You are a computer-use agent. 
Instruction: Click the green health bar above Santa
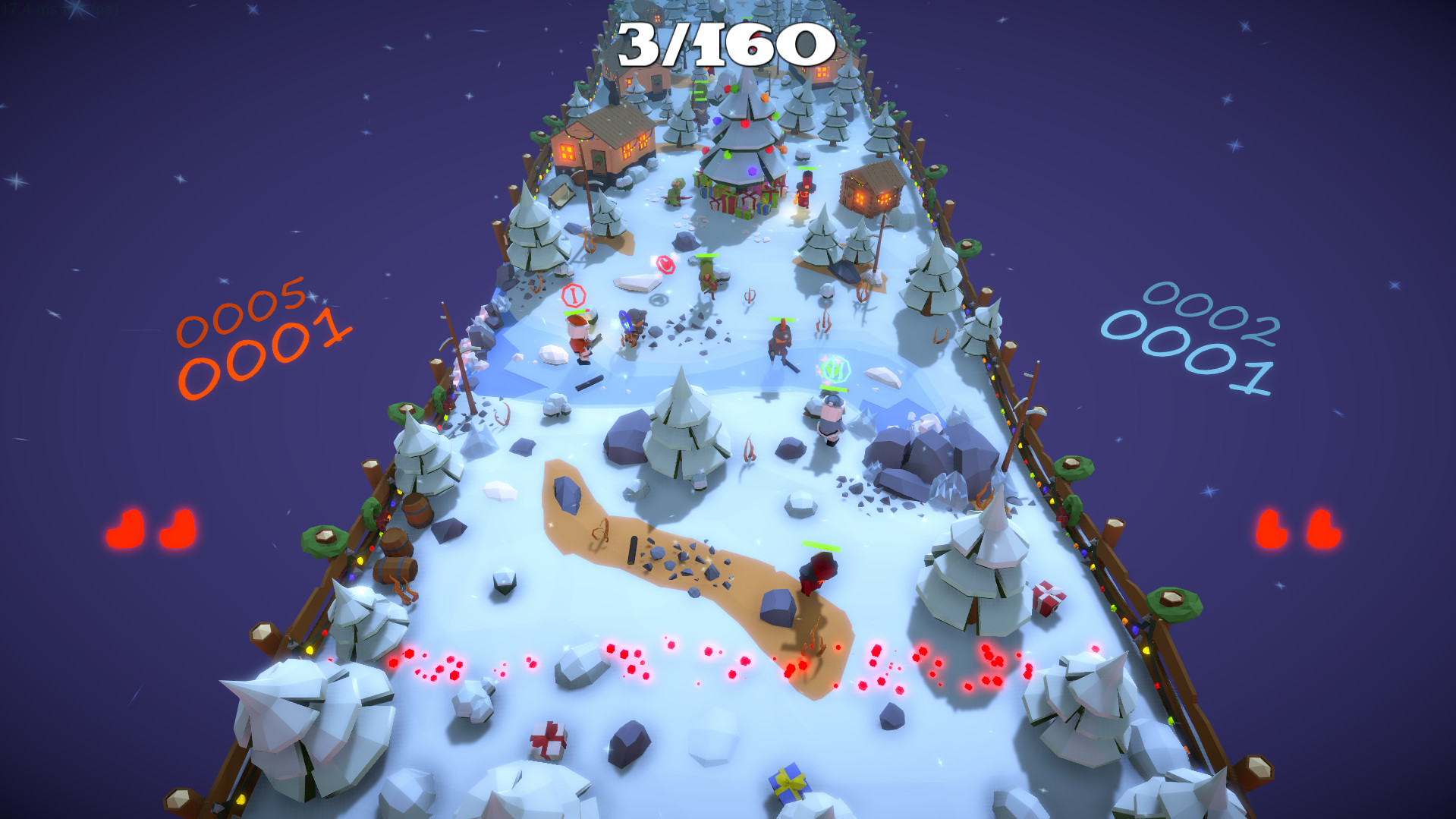tap(574, 312)
